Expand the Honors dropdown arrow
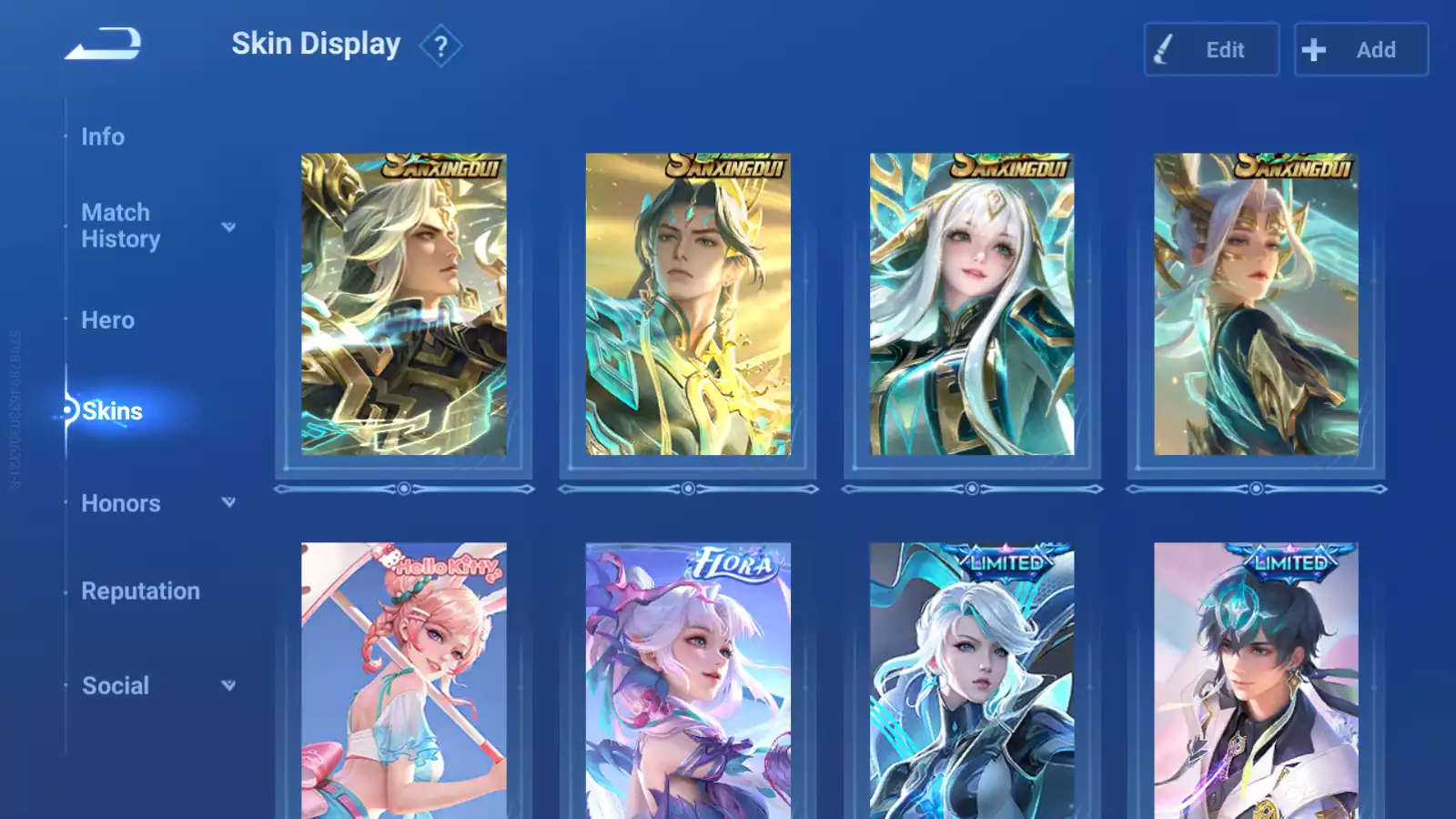The width and height of the screenshot is (1456, 819). click(228, 502)
